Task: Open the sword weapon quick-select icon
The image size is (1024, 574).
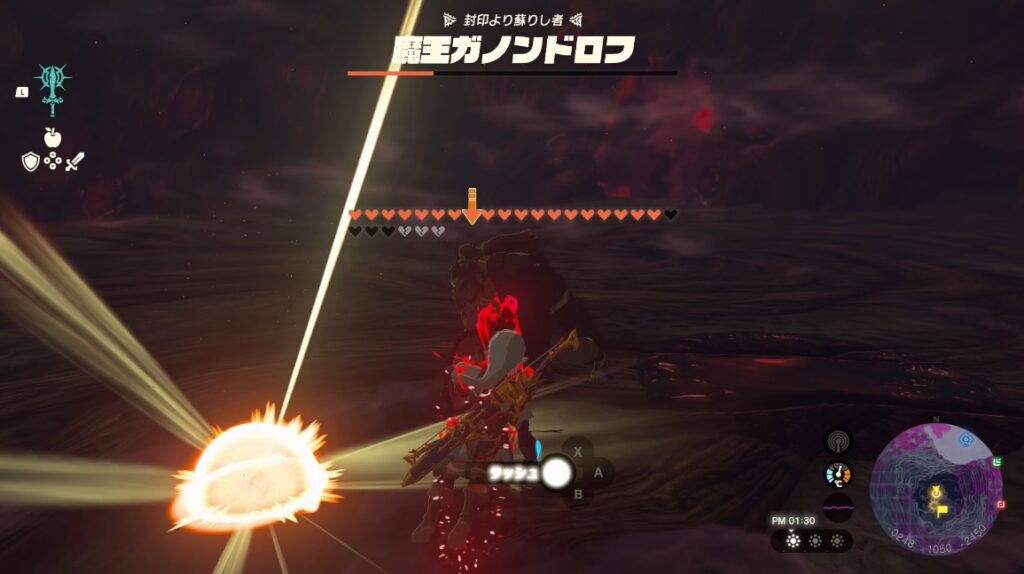Action: point(75,161)
